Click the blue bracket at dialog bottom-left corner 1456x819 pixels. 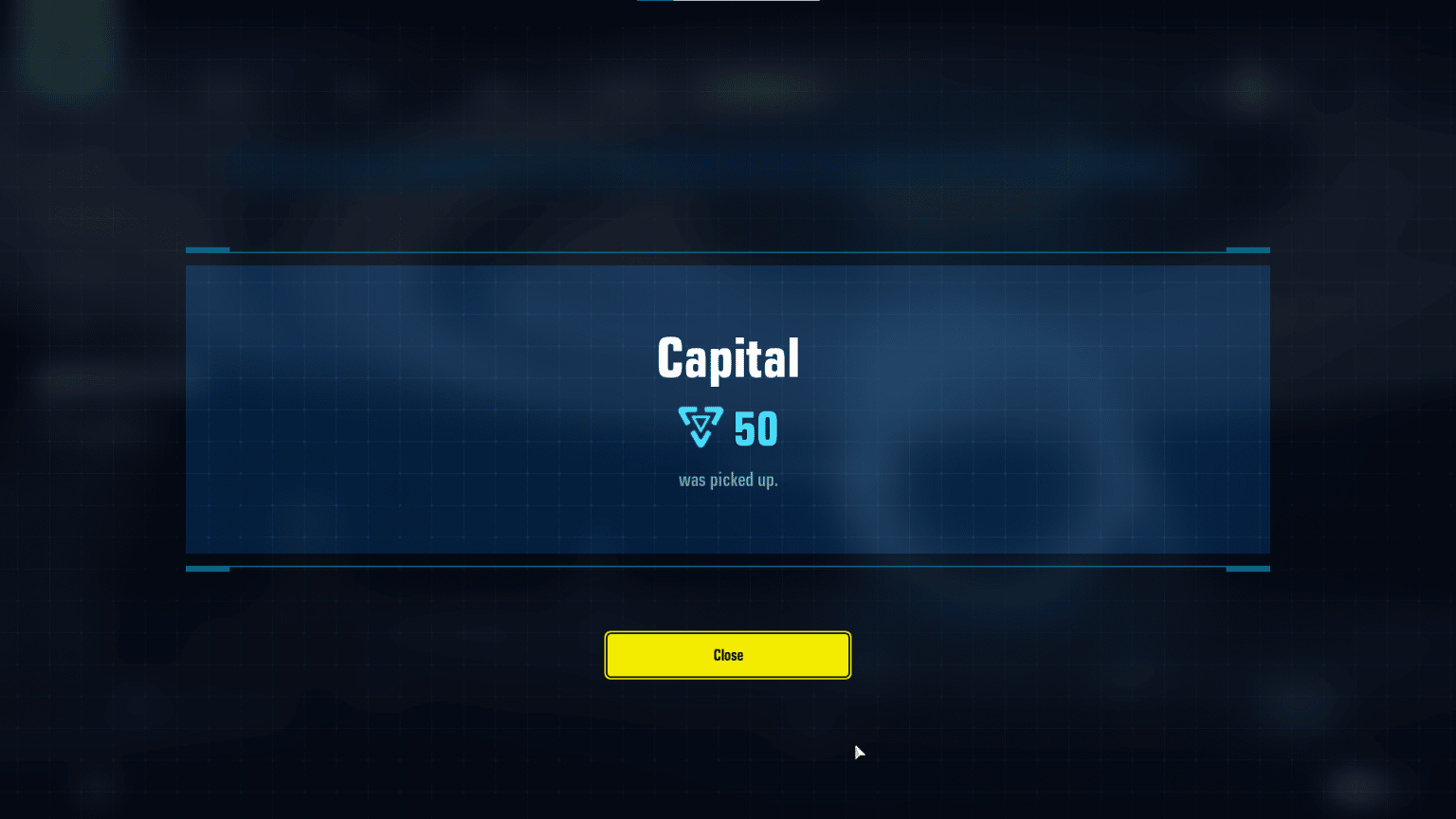[207, 569]
